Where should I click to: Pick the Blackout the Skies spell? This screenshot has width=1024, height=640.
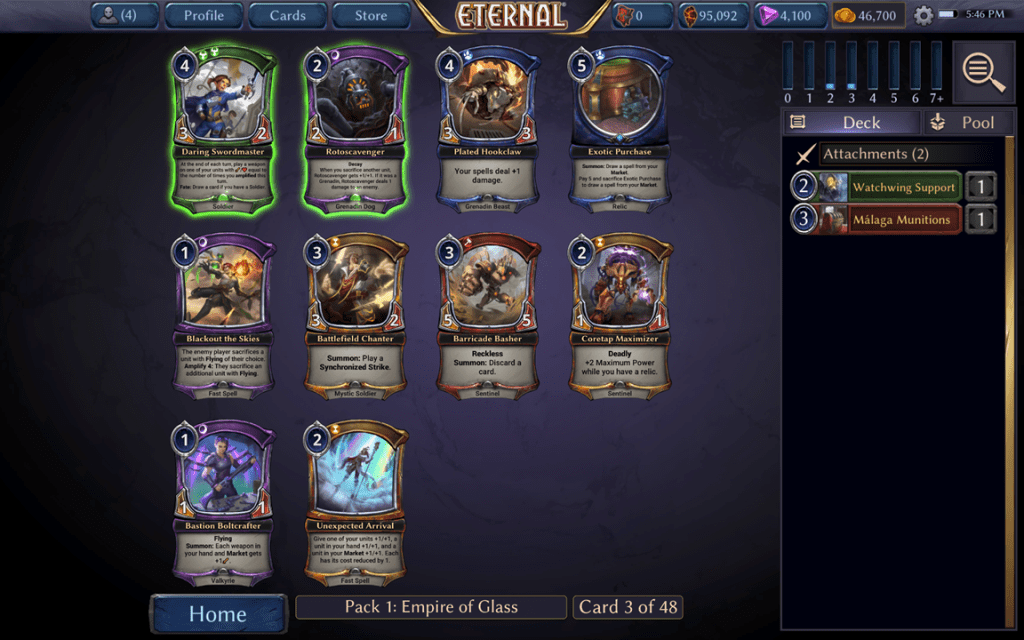224,314
